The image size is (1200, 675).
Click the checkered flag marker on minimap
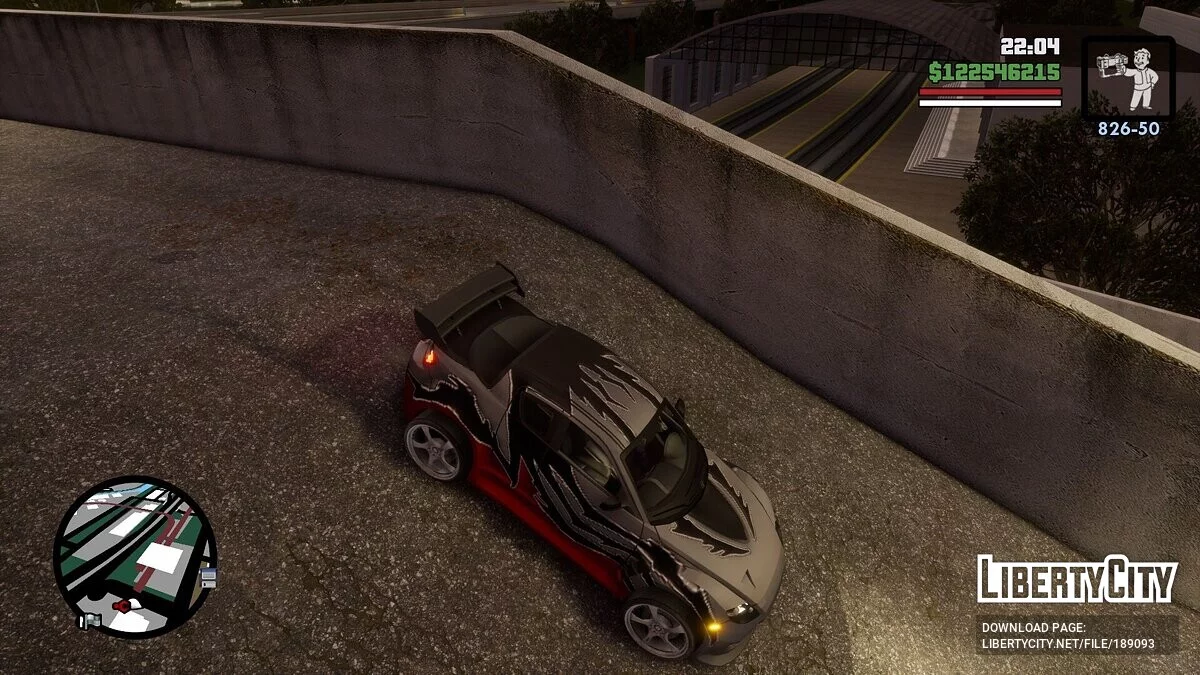[x=89, y=621]
